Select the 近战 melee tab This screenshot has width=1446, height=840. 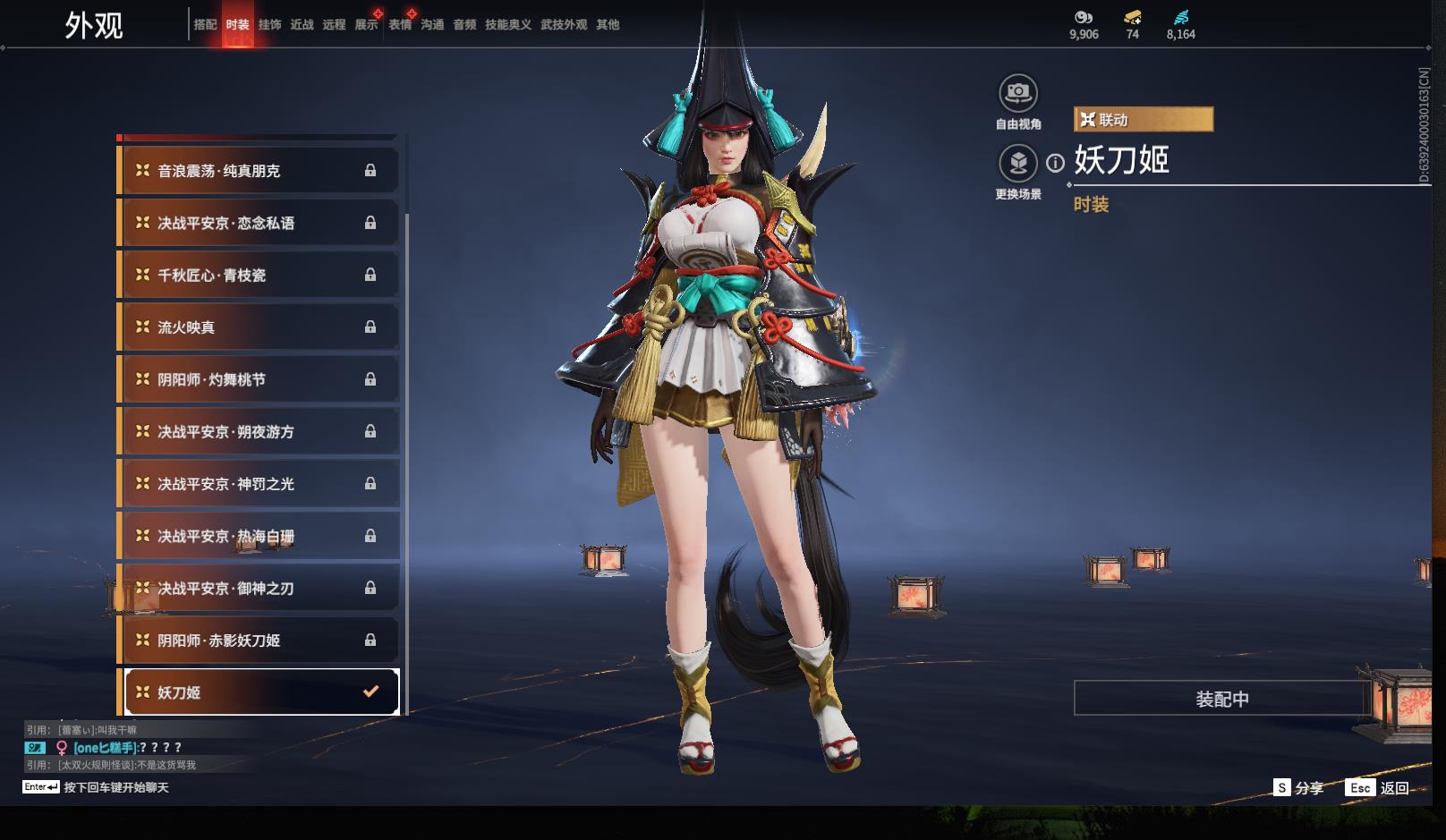click(x=302, y=25)
